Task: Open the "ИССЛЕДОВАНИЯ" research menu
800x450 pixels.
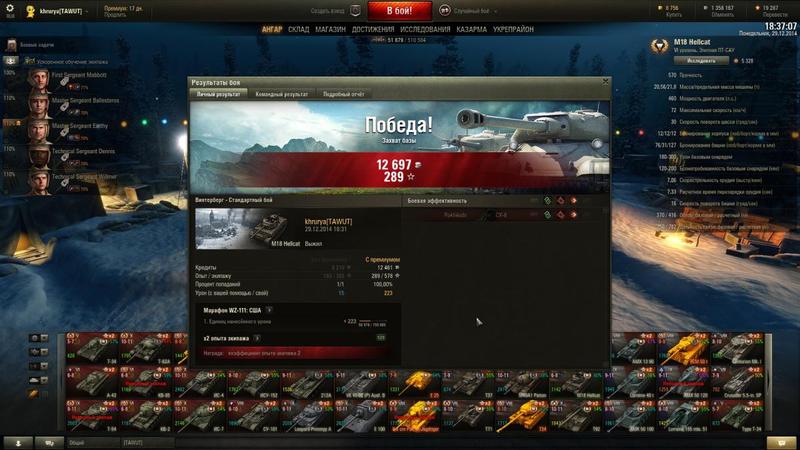Action: (425, 30)
